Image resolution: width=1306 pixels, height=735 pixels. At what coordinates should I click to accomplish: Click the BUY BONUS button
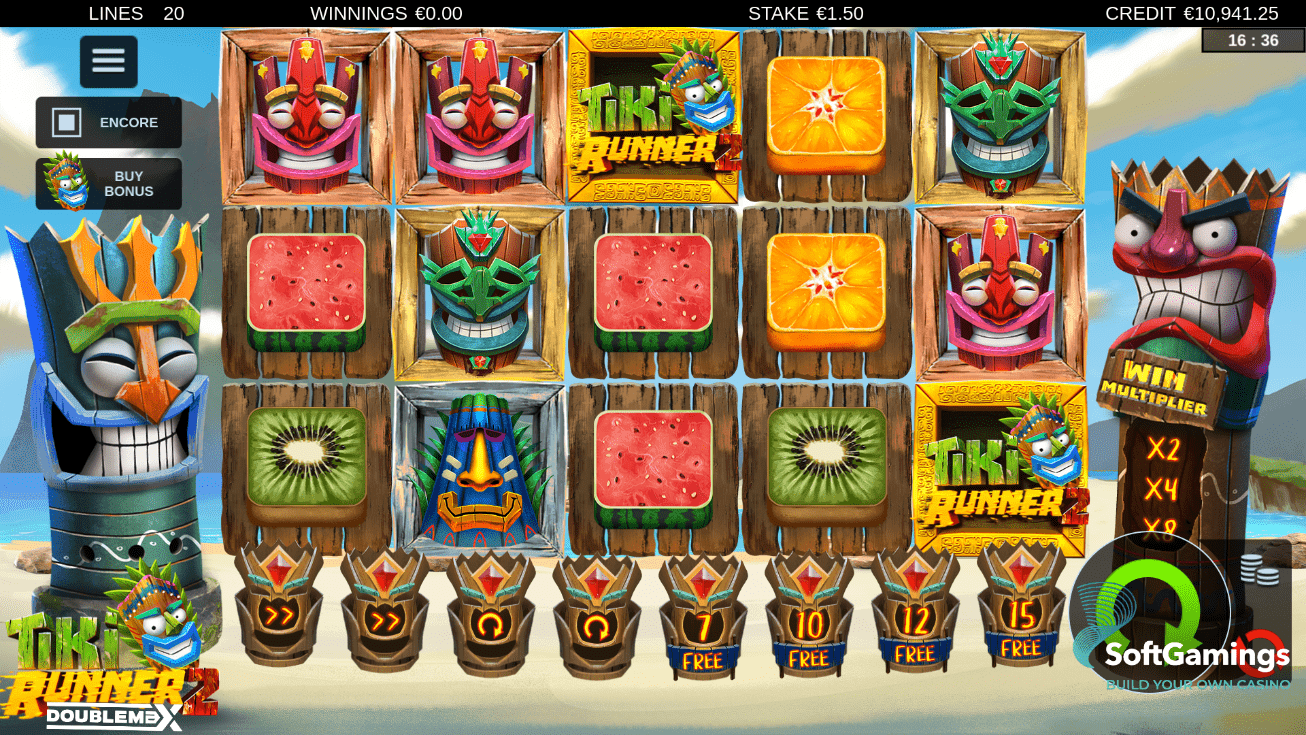[108, 183]
